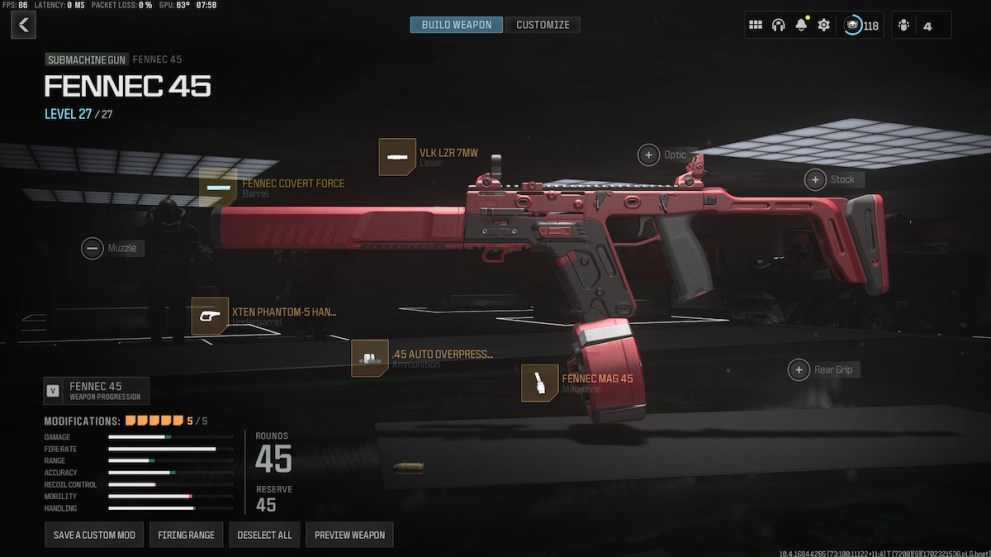Open settings with the gear icon
The width and height of the screenshot is (991, 557).
(824, 25)
